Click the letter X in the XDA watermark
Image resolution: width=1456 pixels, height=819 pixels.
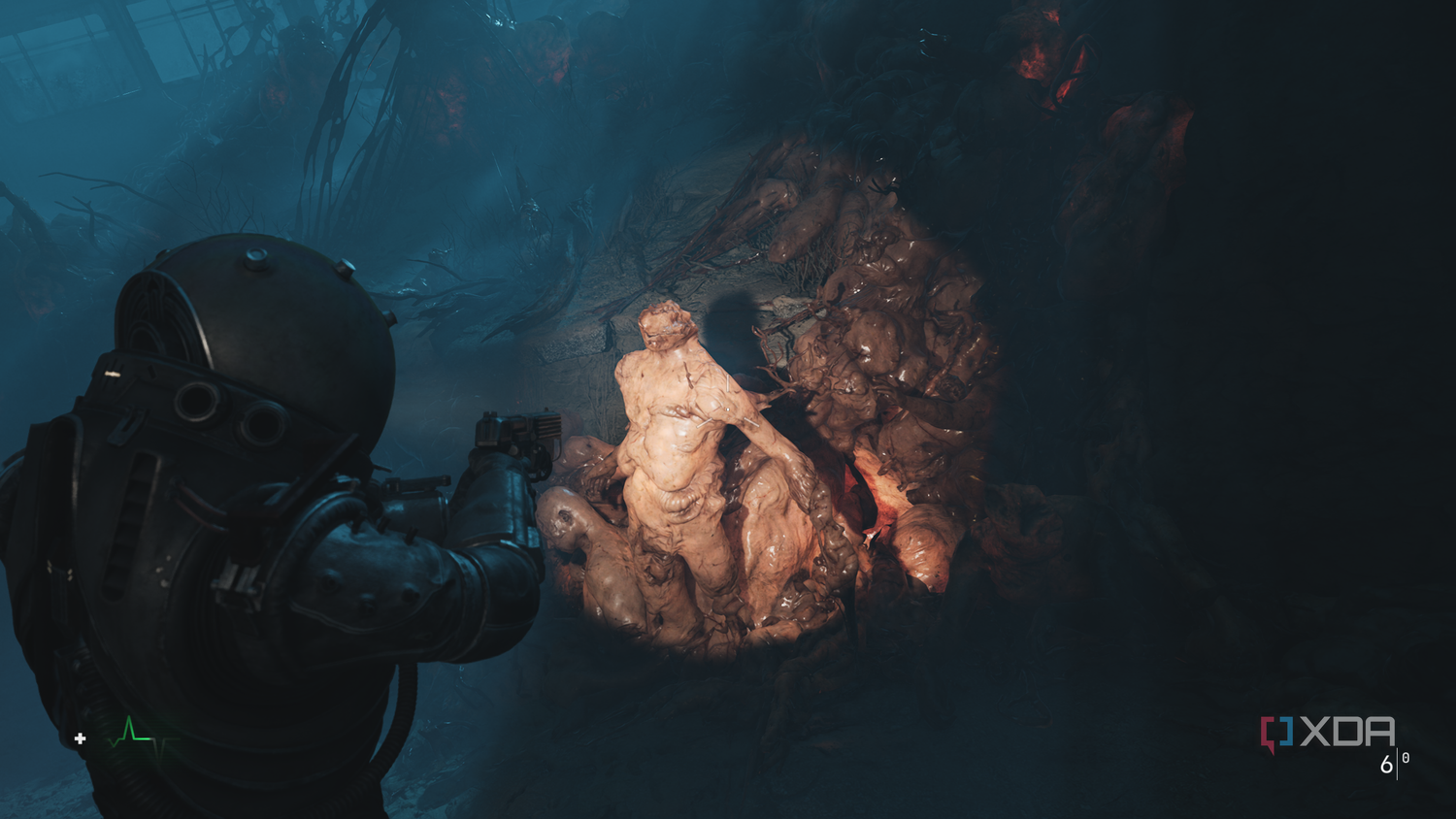click(1315, 731)
